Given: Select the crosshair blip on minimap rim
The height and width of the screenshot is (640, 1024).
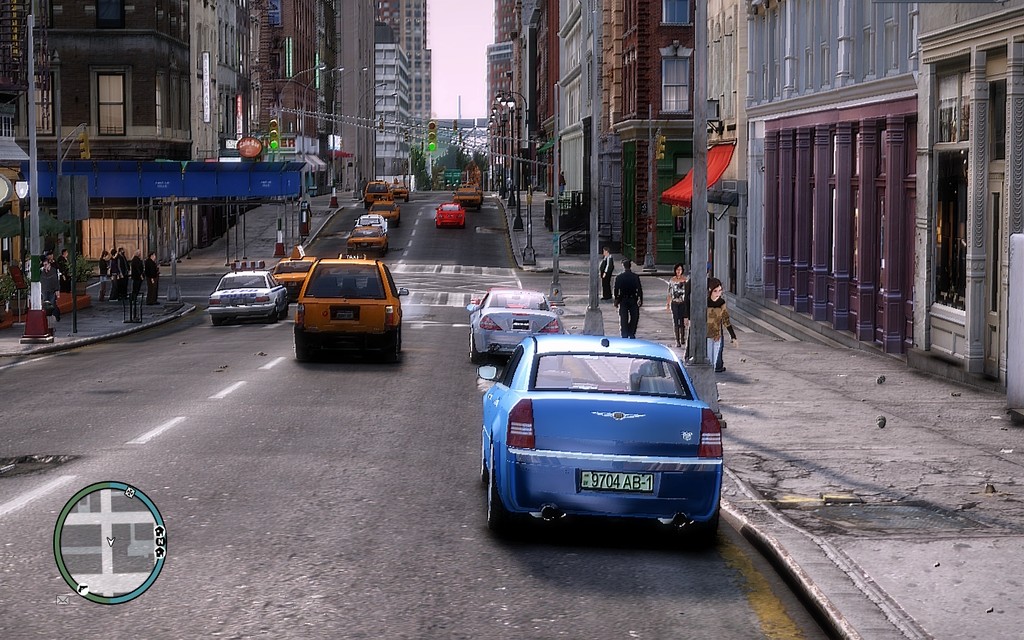Looking at the screenshot, I should [129, 492].
